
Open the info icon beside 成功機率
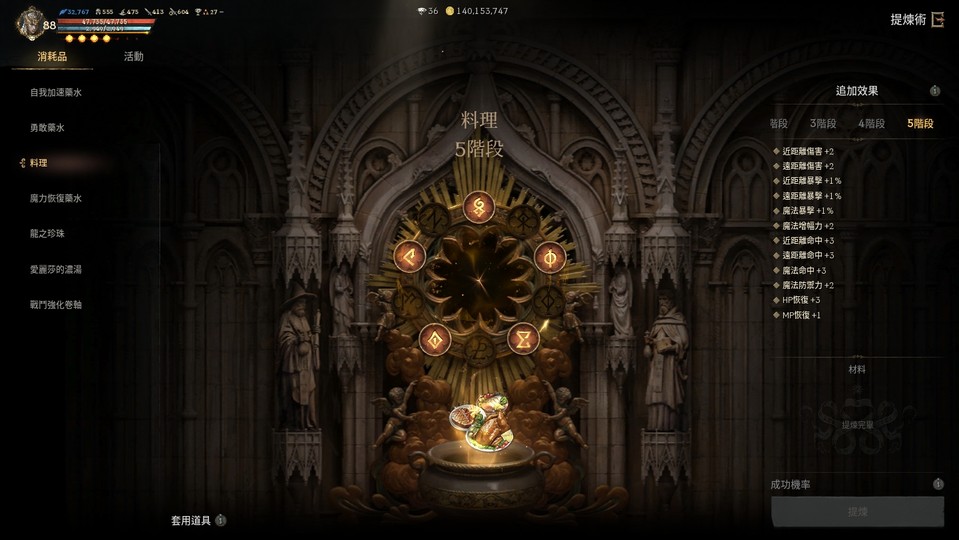click(x=938, y=484)
